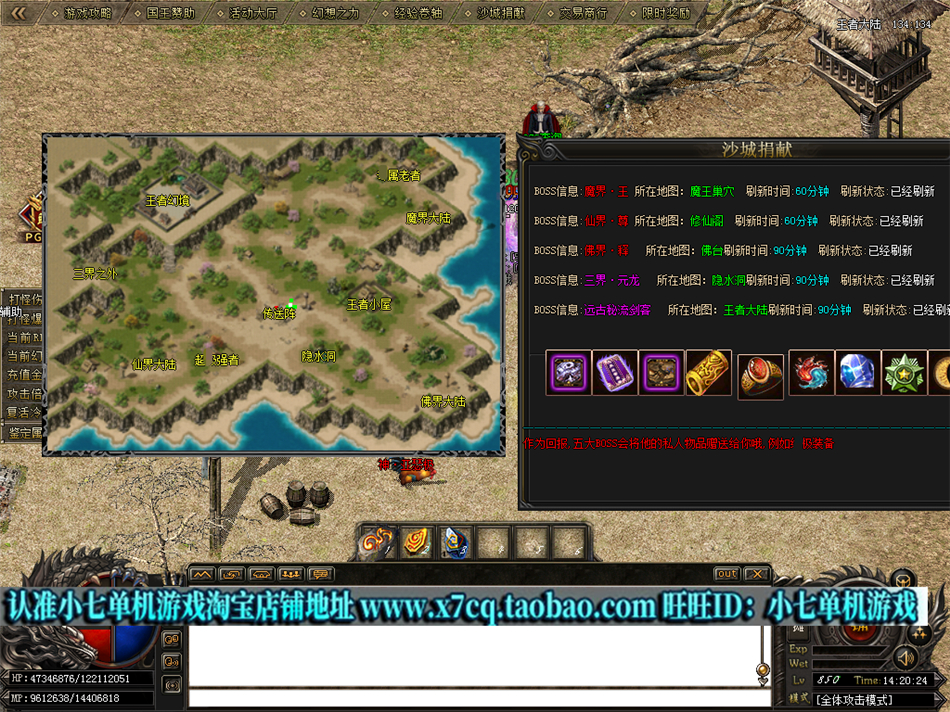Select the red gem gold ring reward
The image size is (950, 712).
click(x=760, y=376)
